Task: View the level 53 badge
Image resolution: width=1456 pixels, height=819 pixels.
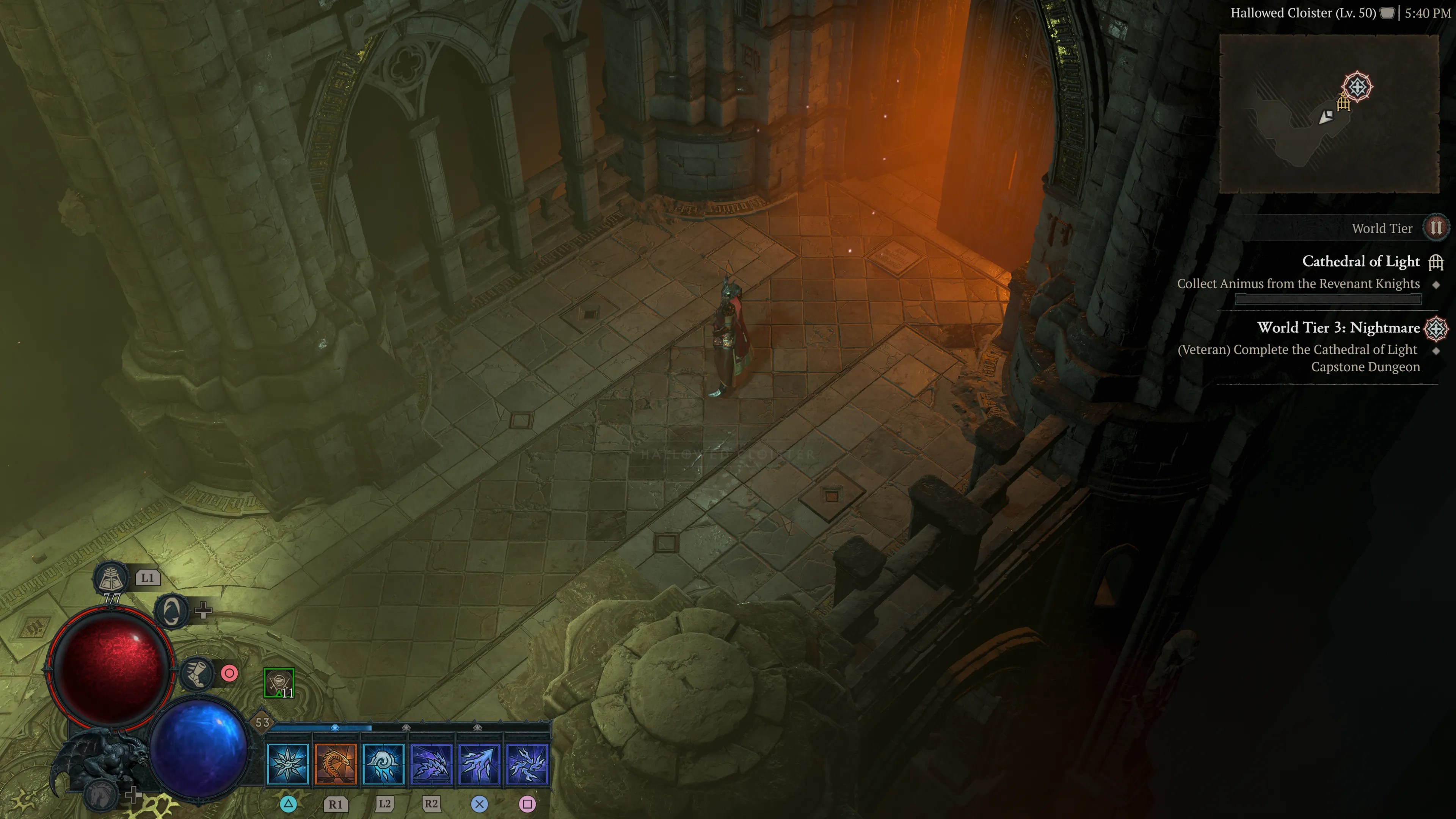Action: [262, 722]
